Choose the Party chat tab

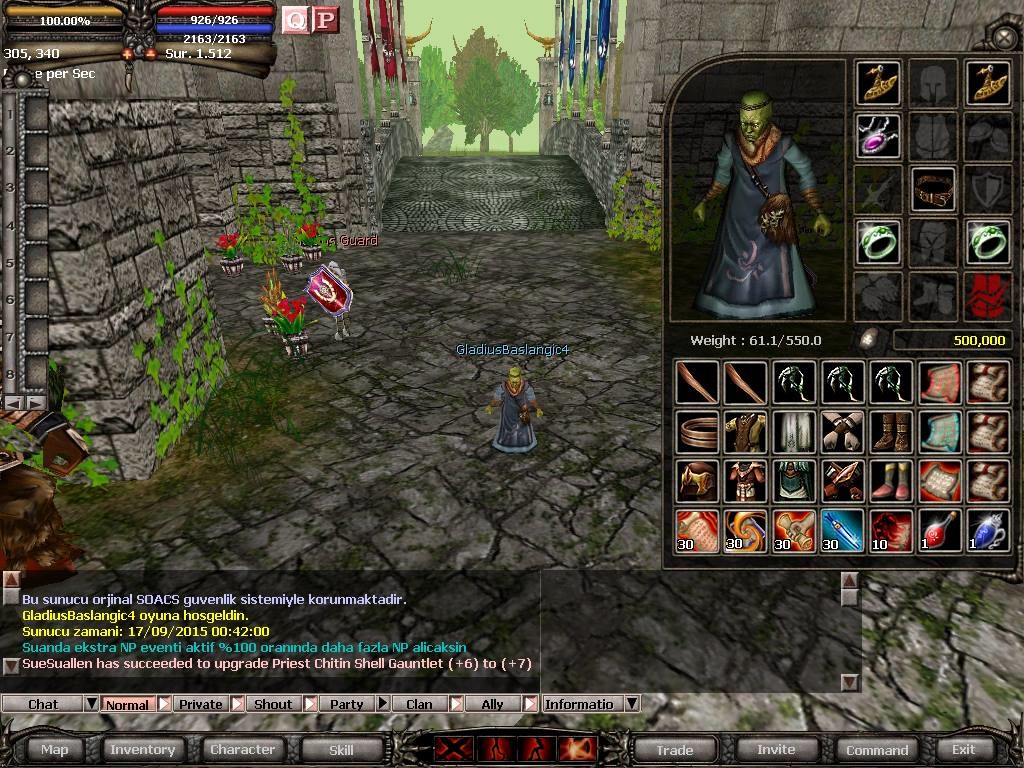[x=347, y=704]
